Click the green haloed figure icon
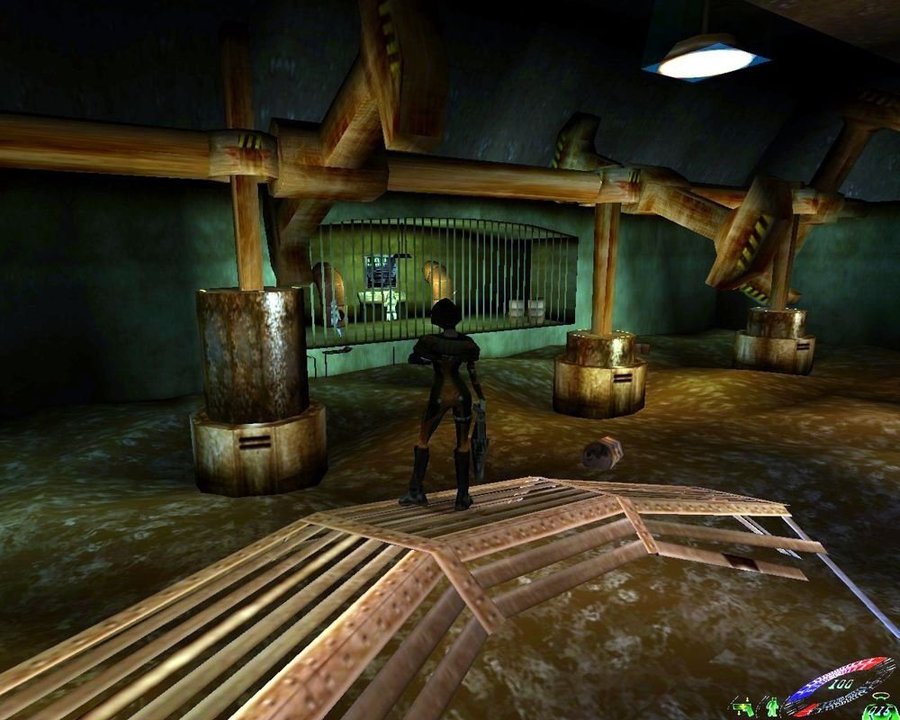The width and height of the screenshot is (900, 720). pyautogui.click(x=880, y=707)
